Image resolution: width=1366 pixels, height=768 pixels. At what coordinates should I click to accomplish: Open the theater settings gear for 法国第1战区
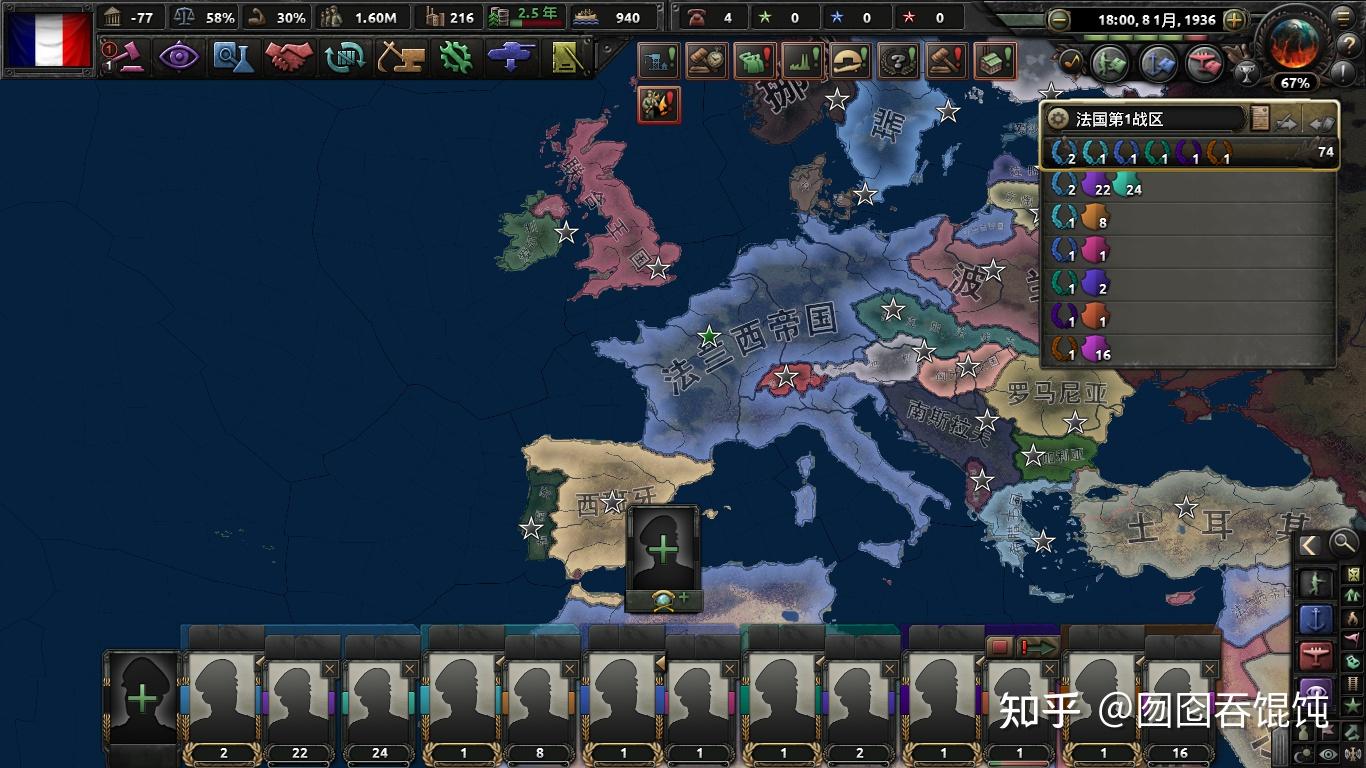tap(1058, 119)
